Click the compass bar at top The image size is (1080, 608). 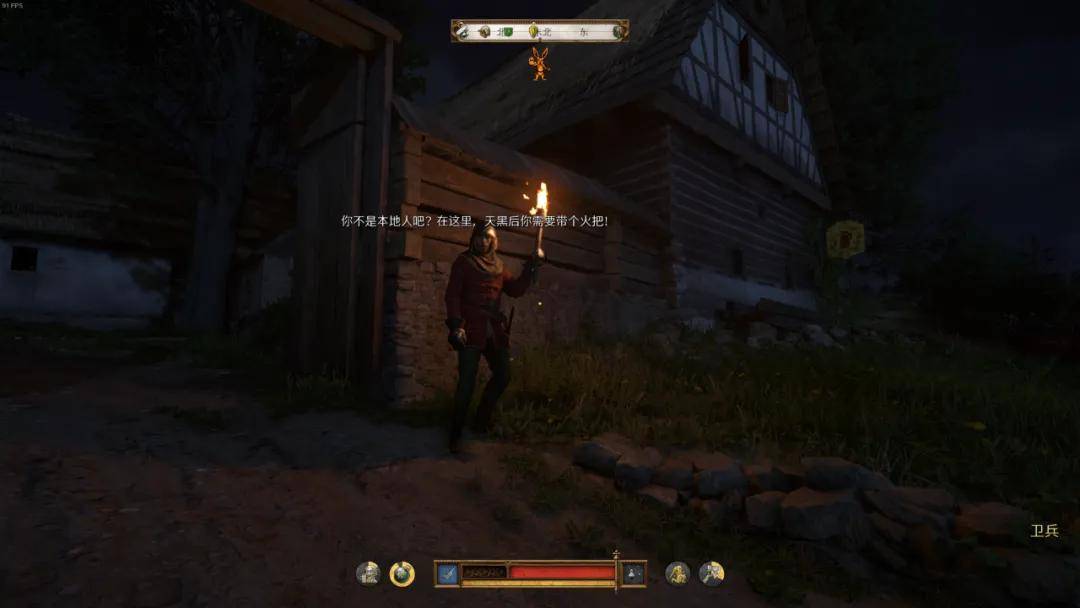(540, 31)
